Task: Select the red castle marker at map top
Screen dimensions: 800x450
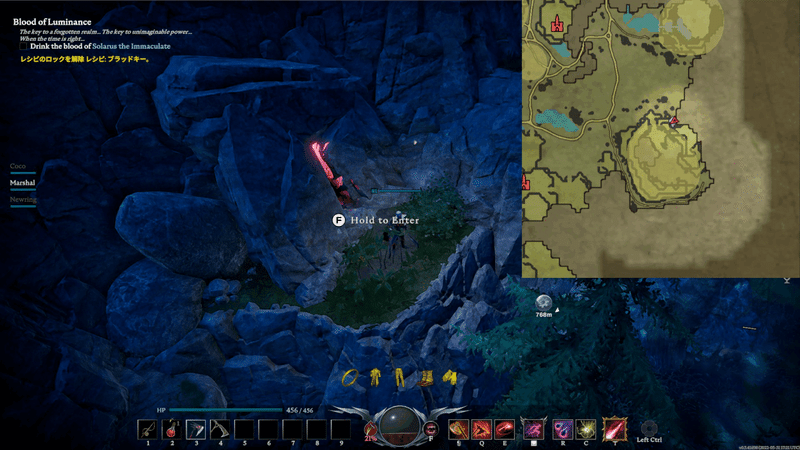Action: click(557, 23)
